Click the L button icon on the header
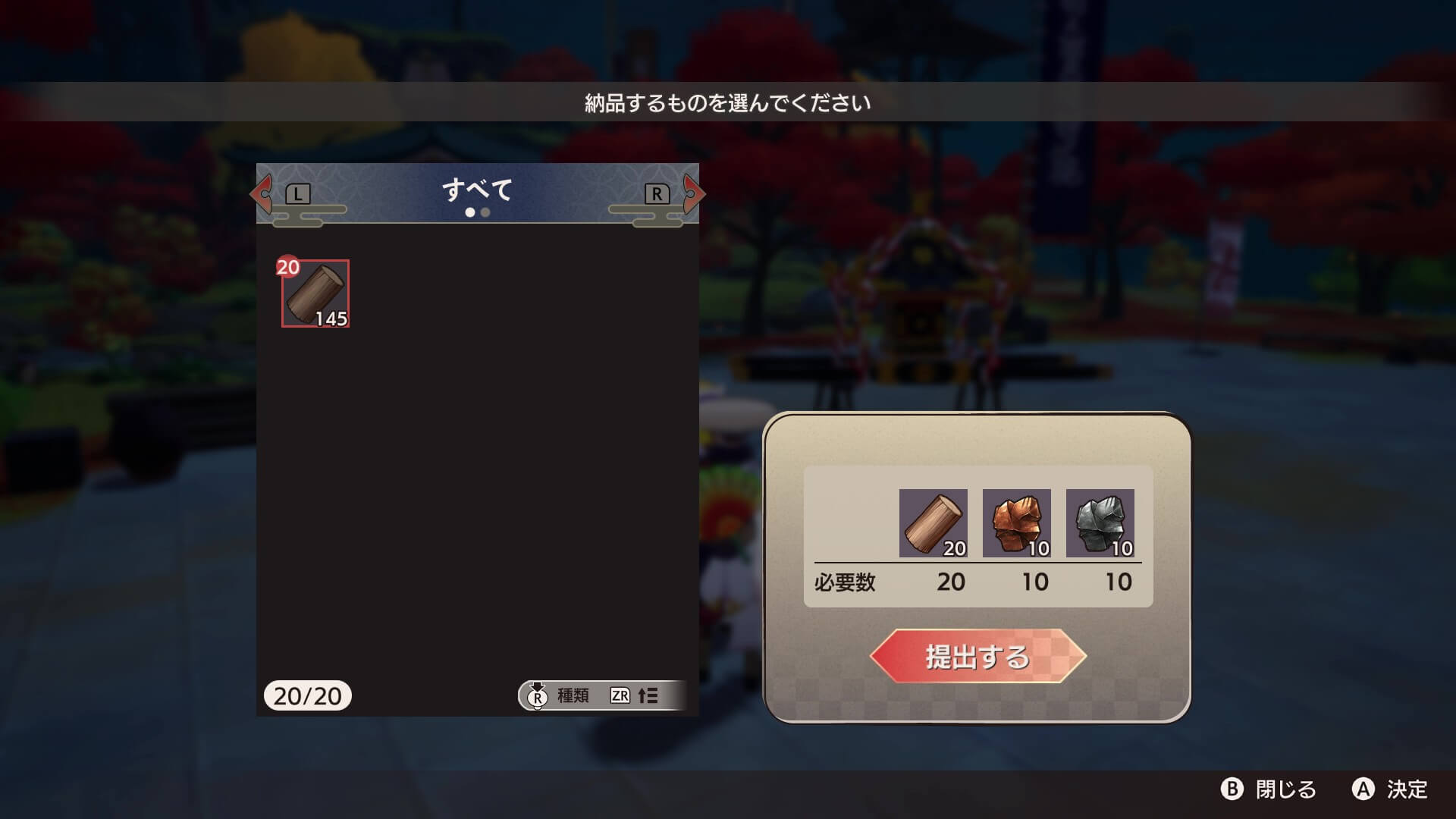Viewport: 1456px width, 819px height. pos(297,193)
